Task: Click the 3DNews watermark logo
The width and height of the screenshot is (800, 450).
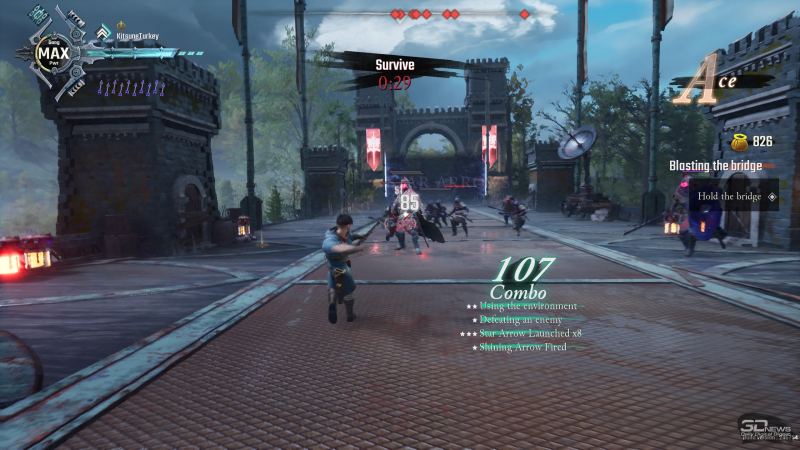Action: (x=766, y=426)
